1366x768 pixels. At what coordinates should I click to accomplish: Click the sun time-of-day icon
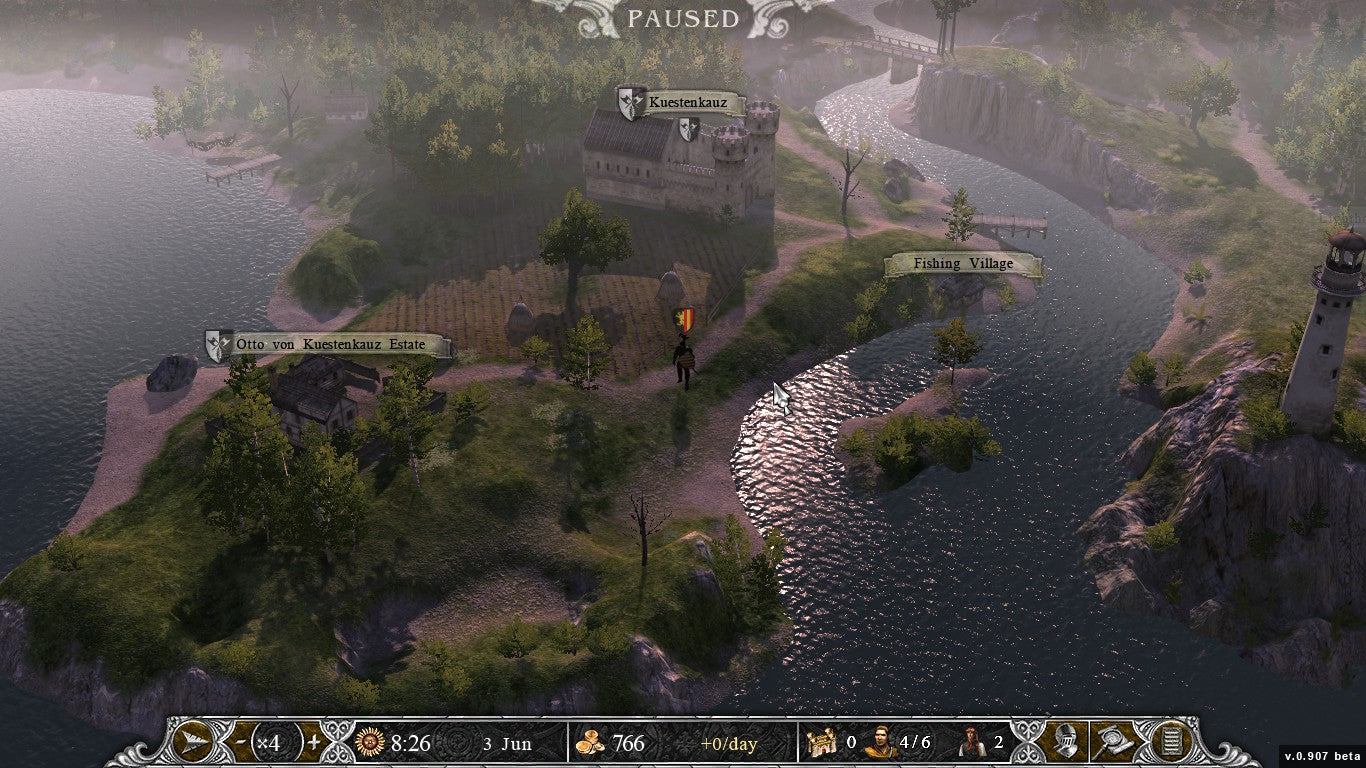pyautogui.click(x=370, y=743)
